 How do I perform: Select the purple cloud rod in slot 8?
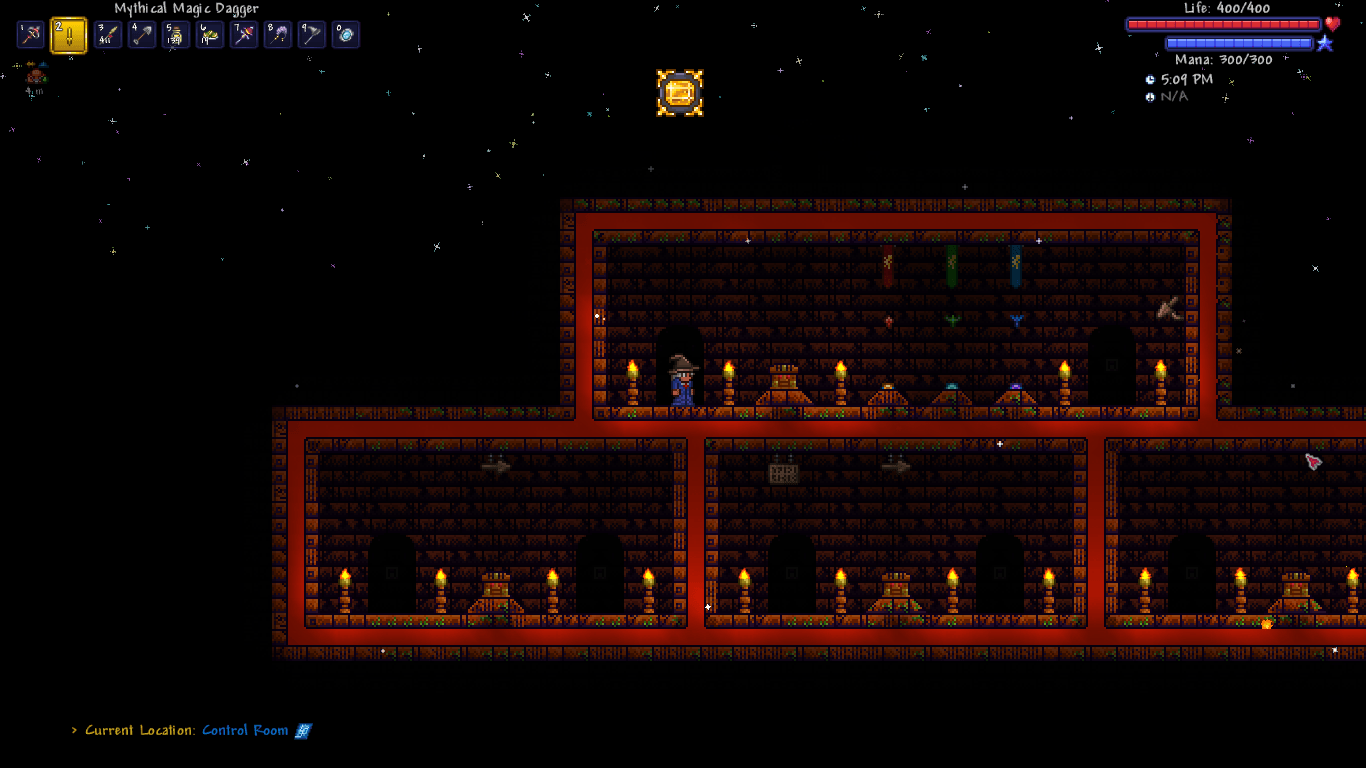[278, 35]
